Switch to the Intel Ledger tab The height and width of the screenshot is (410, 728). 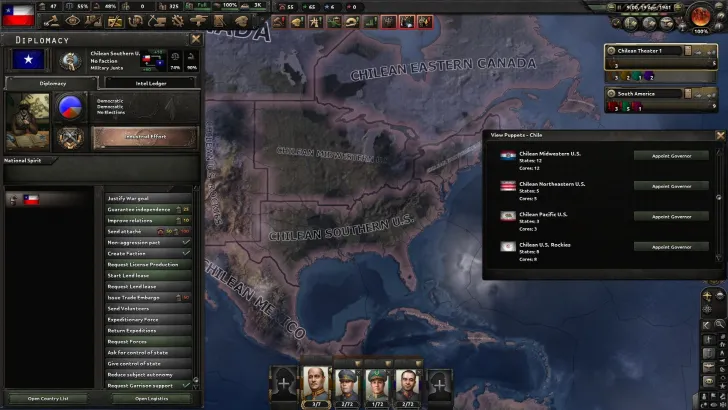click(151, 83)
